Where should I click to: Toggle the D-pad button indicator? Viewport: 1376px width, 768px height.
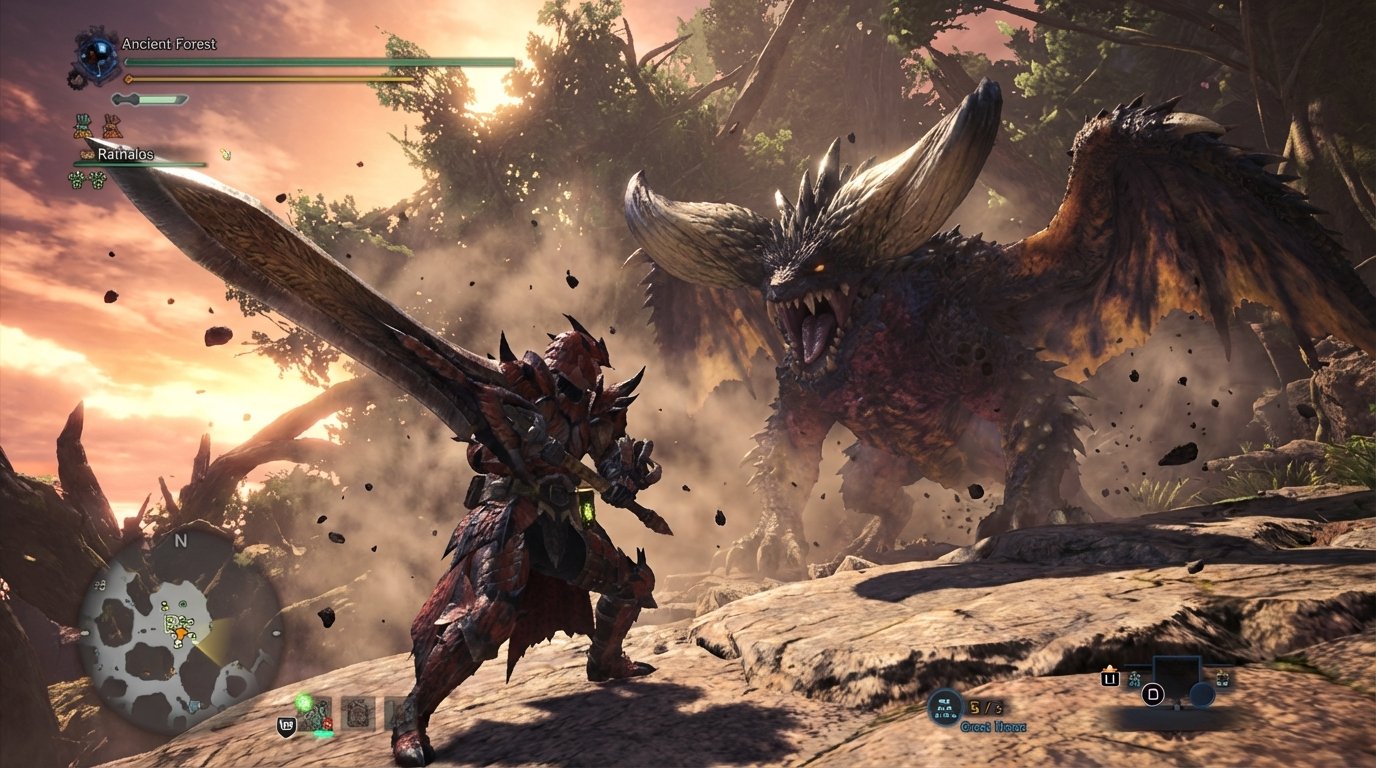[x=1153, y=694]
